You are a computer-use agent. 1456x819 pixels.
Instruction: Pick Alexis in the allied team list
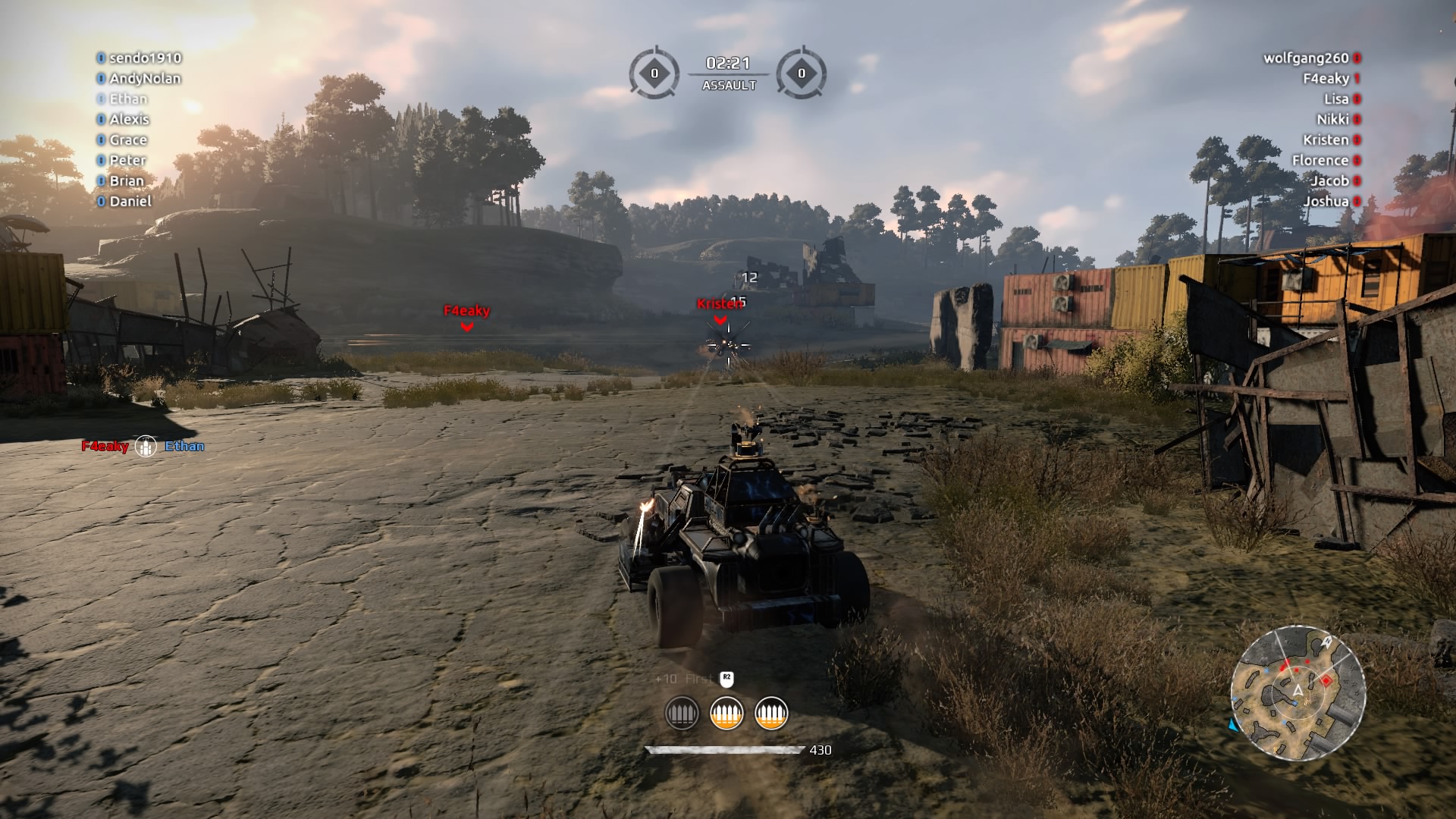pyautogui.click(x=129, y=119)
